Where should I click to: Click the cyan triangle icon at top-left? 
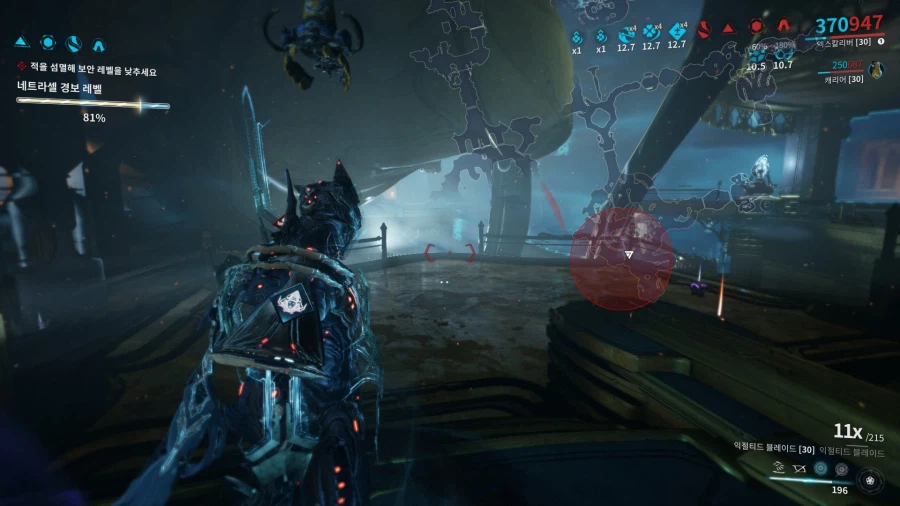(x=22, y=43)
